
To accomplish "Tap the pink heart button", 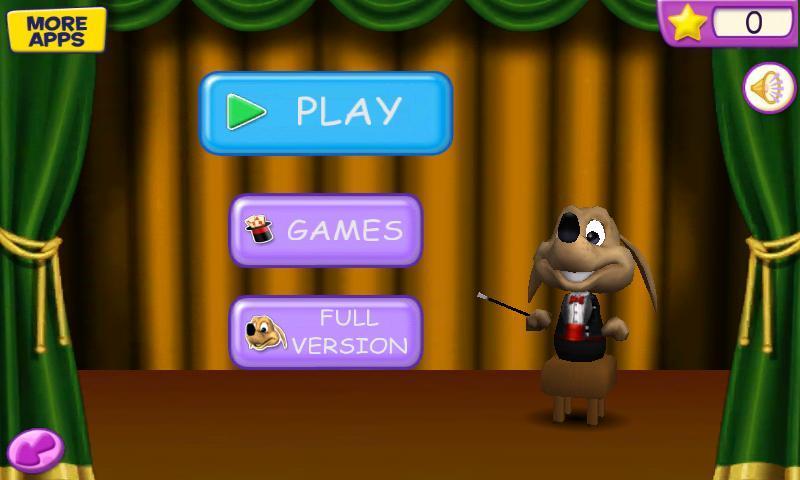I will pos(36,450).
